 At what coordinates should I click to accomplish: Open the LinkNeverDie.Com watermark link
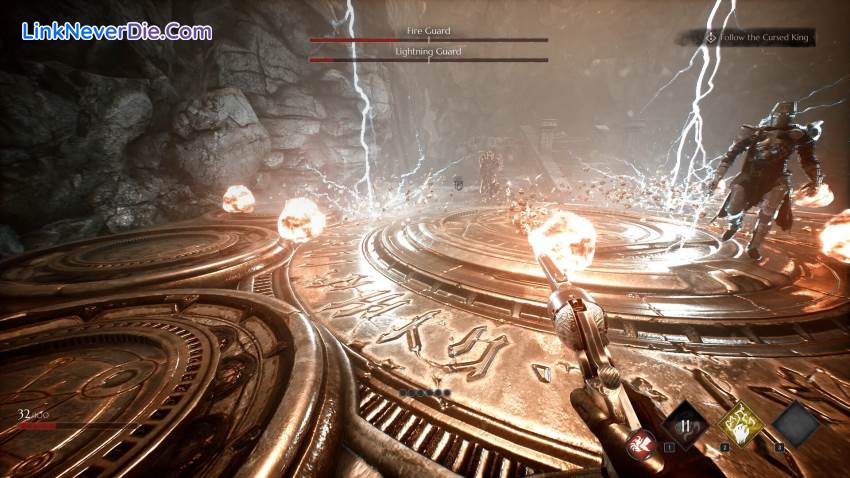click(x=117, y=31)
